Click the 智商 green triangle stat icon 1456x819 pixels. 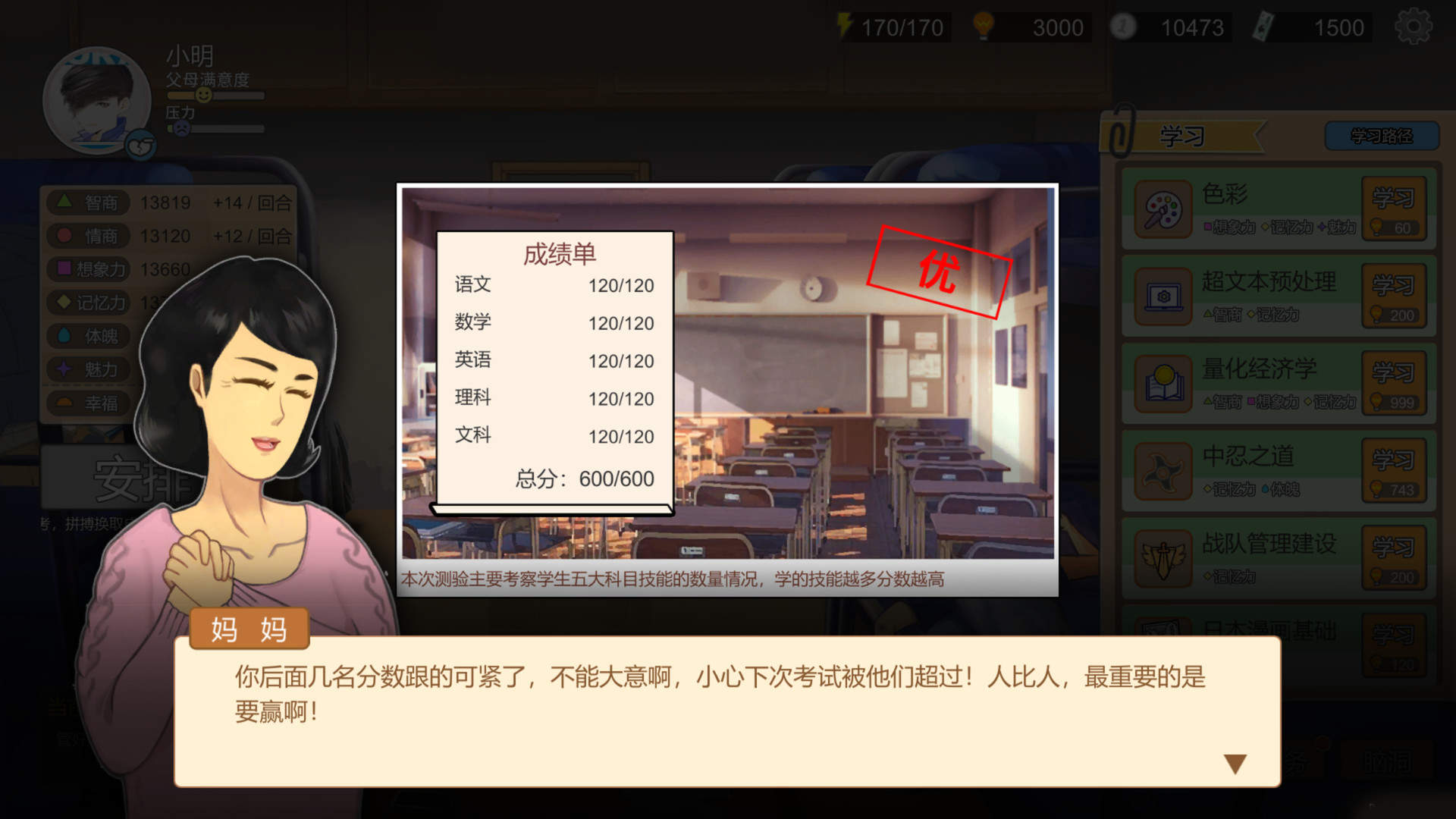(64, 202)
